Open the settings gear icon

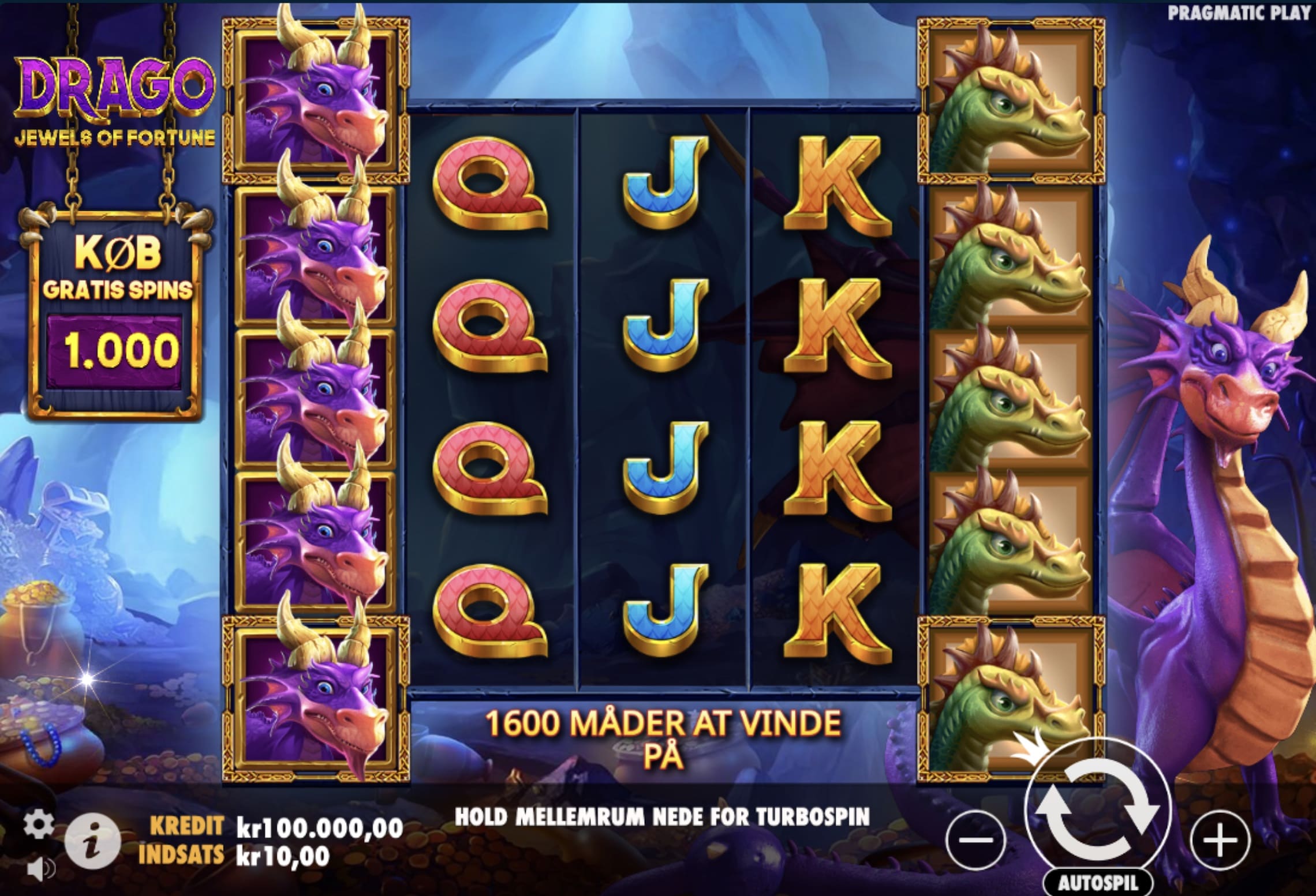click(x=38, y=824)
